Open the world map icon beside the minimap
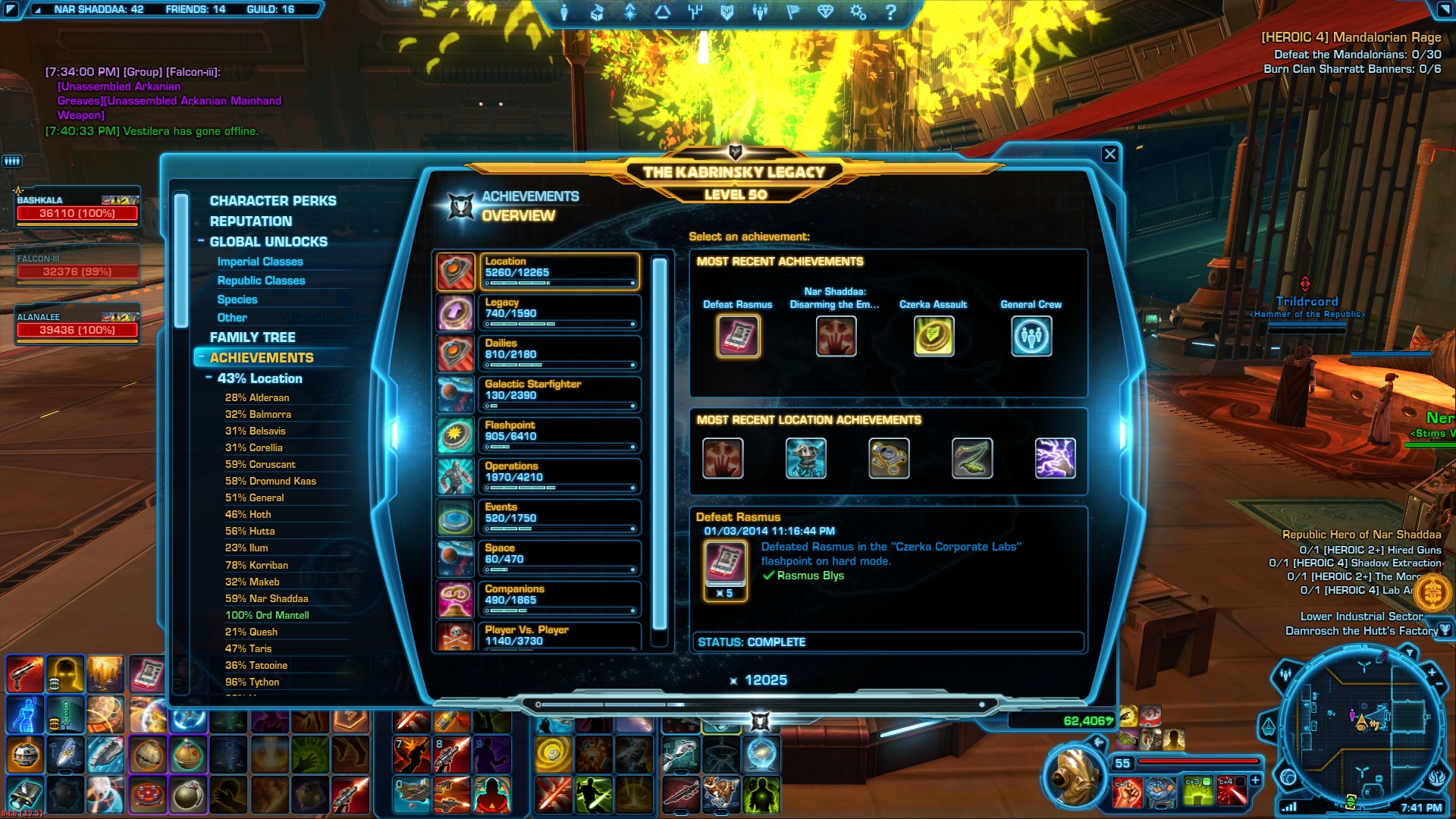This screenshot has width=1456, height=819. click(x=1288, y=778)
